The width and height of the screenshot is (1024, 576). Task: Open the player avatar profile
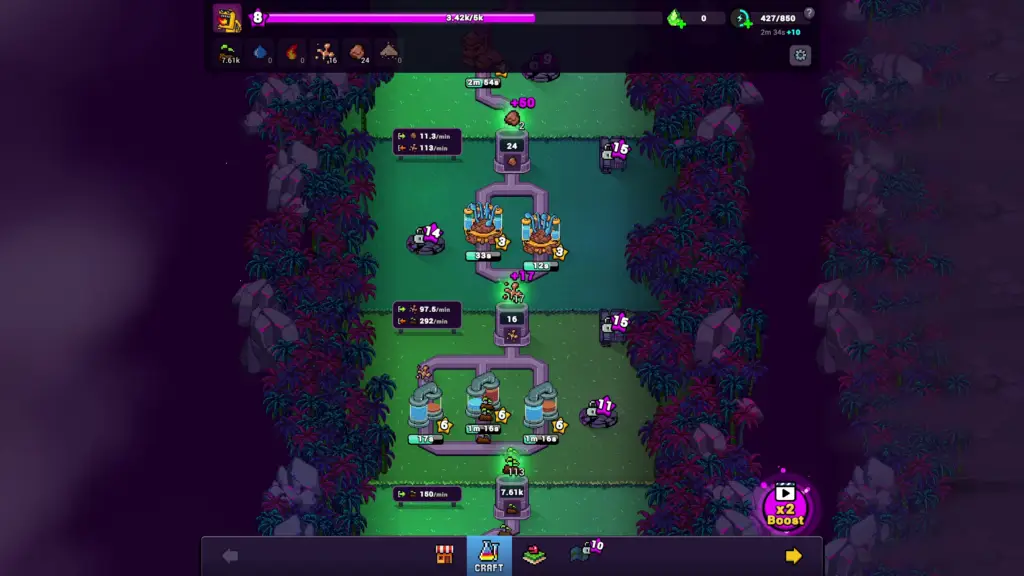[227, 18]
